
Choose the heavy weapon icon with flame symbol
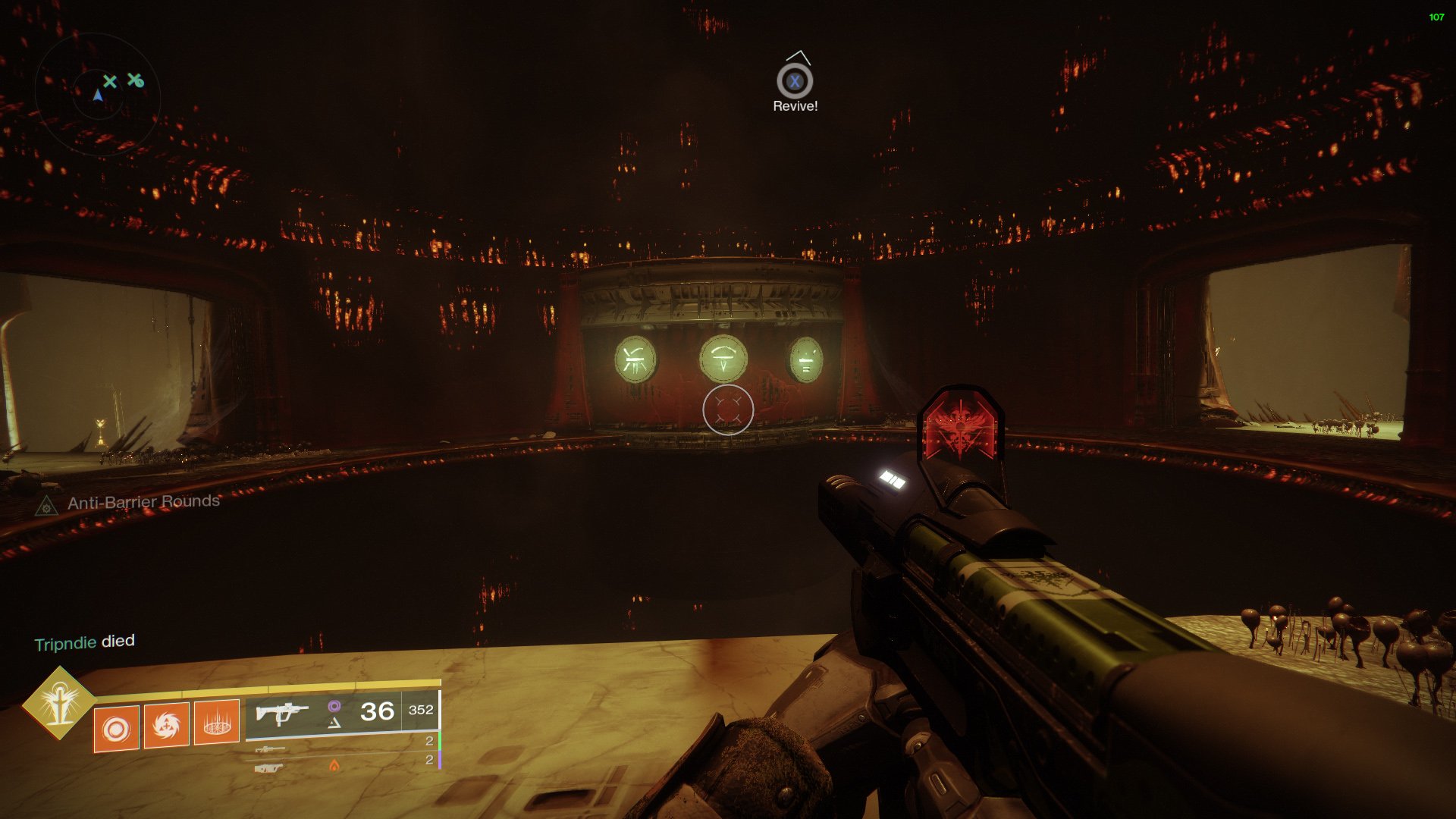pyautogui.click(x=270, y=768)
